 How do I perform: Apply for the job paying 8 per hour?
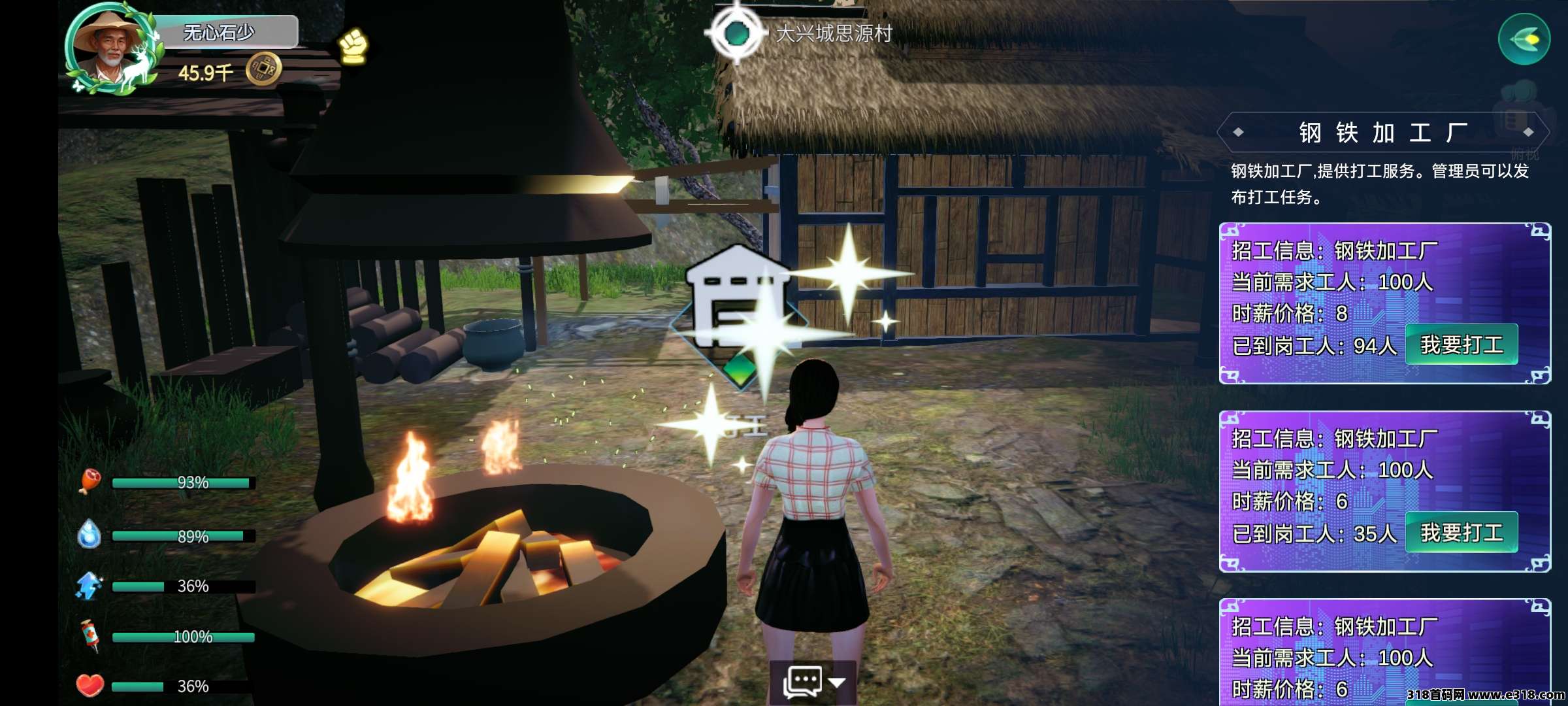tap(1461, 345)
